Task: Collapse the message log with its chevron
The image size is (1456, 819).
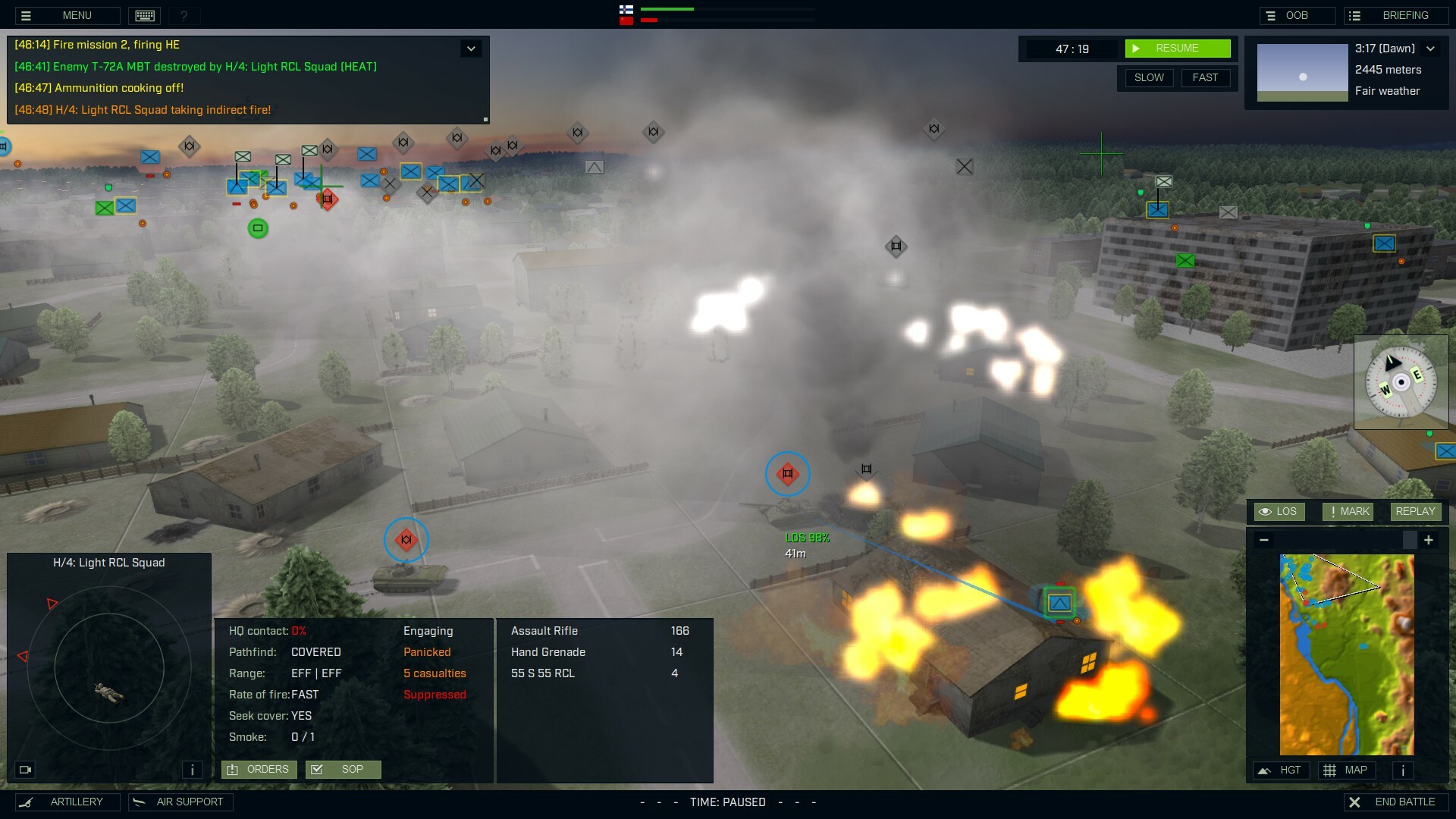Action: [x=471, y=48]
